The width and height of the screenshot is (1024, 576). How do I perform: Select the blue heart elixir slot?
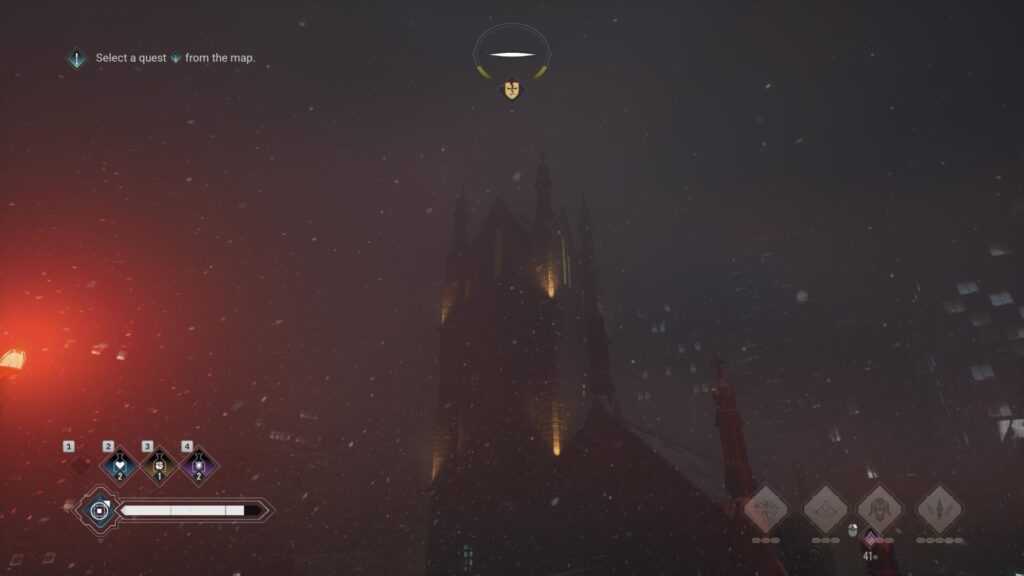pyautogui.click(x=120, y=466)
